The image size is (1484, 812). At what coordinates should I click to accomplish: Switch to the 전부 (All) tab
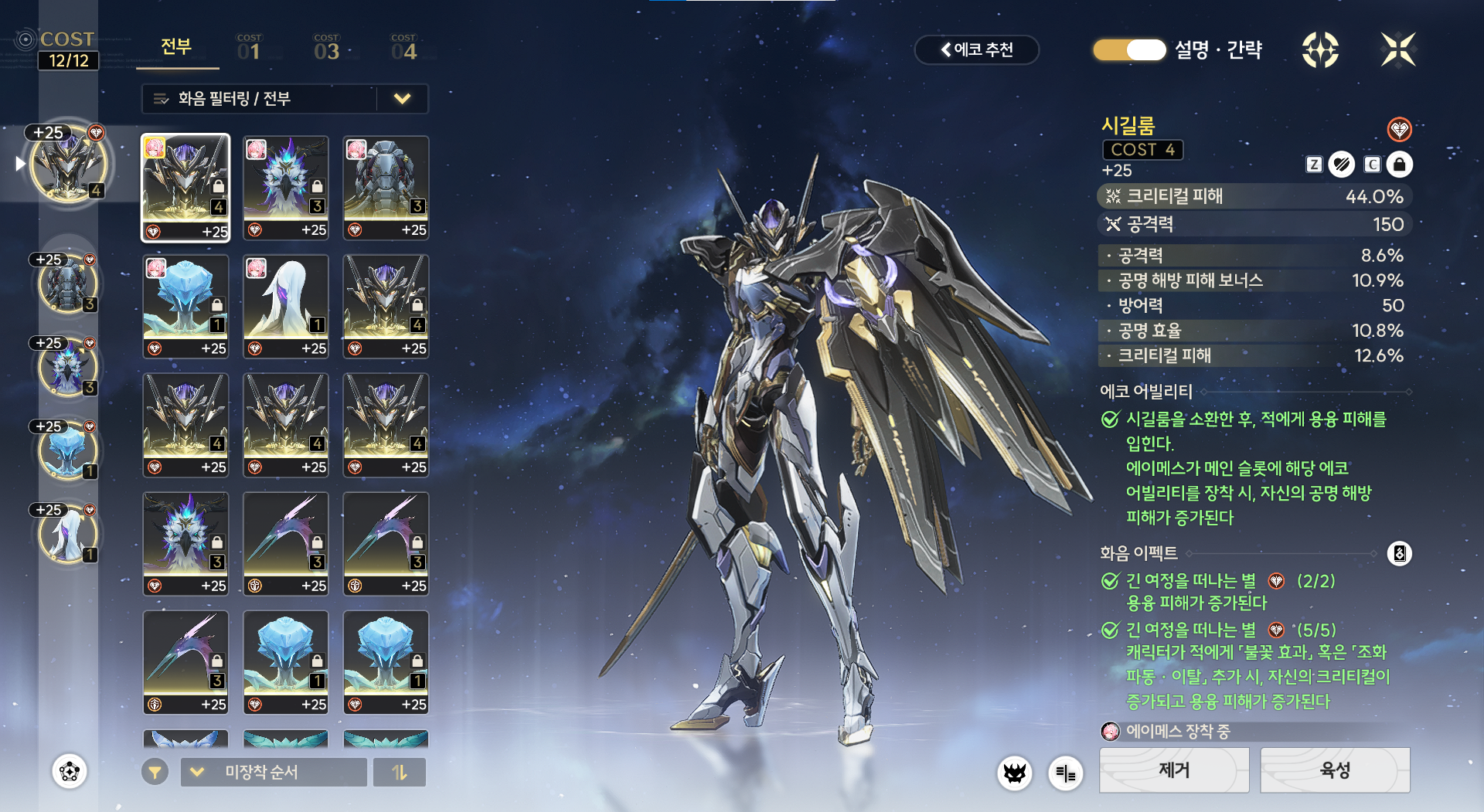[x=176, y=47]
